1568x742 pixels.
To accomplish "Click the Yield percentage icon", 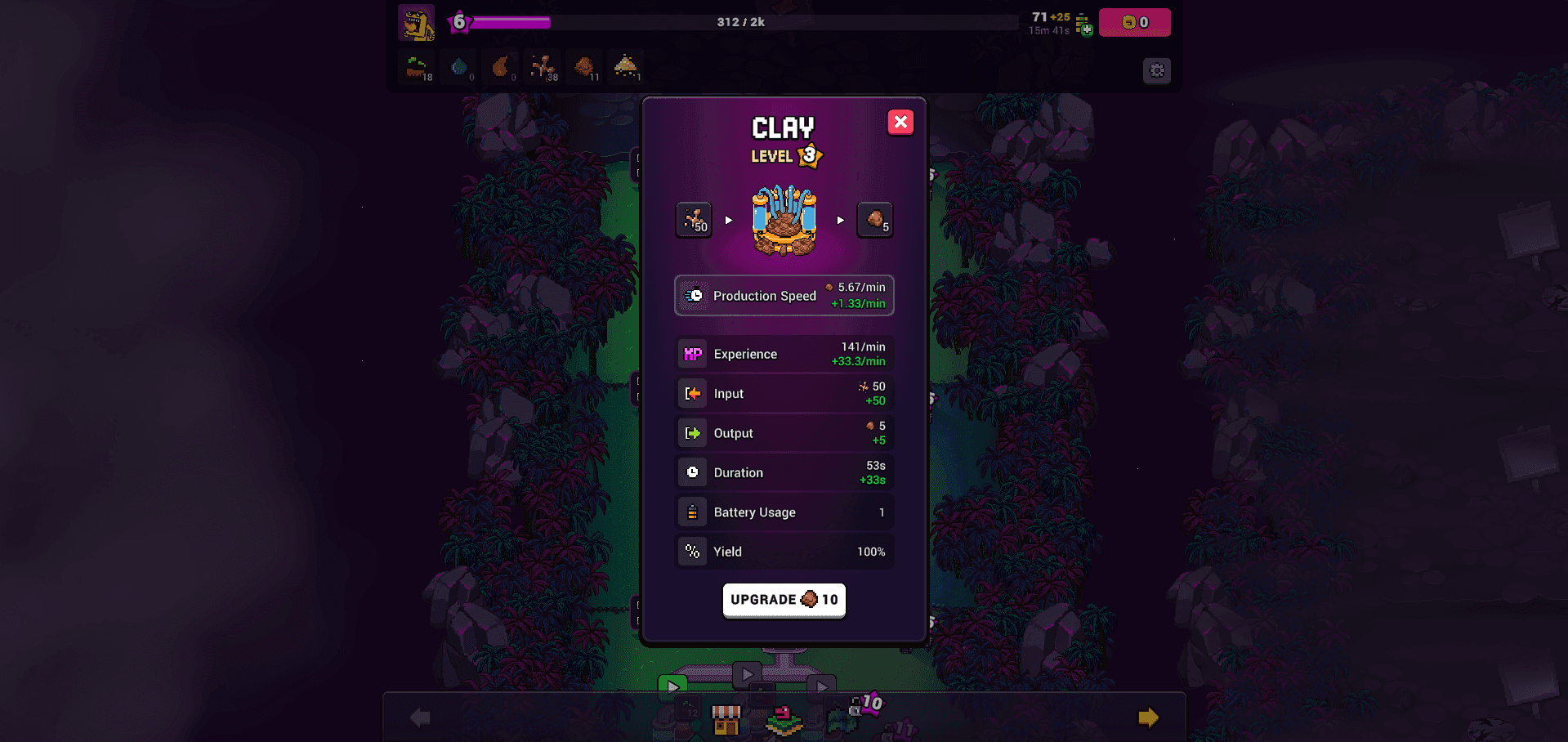I will click(x=692, y=551).
